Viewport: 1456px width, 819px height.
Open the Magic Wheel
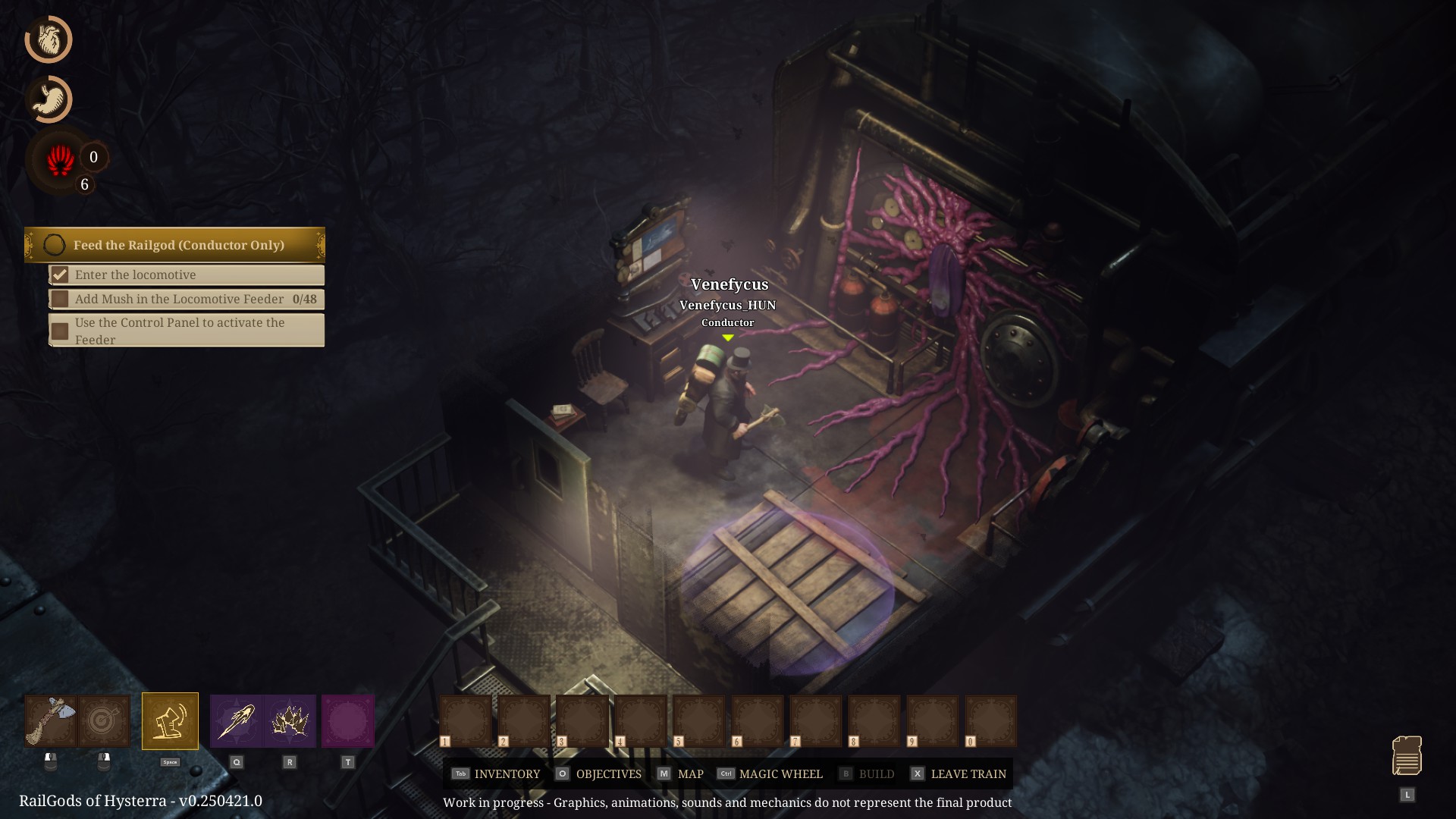click(770, 773)
